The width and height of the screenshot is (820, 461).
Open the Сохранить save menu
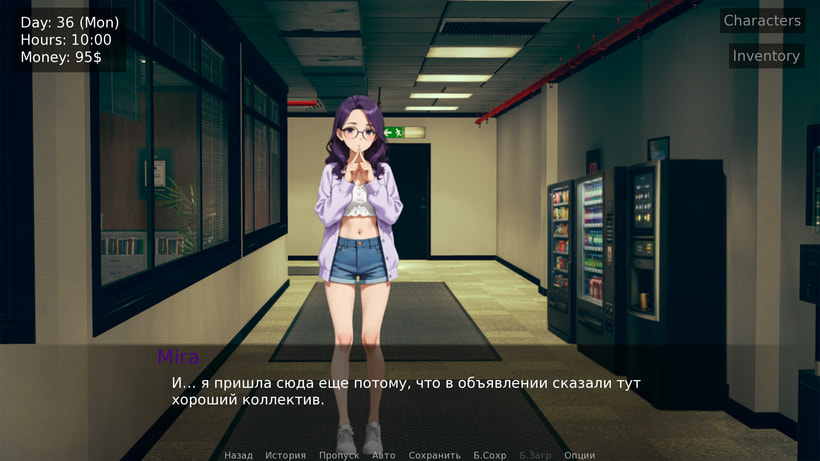coord(434,455)
